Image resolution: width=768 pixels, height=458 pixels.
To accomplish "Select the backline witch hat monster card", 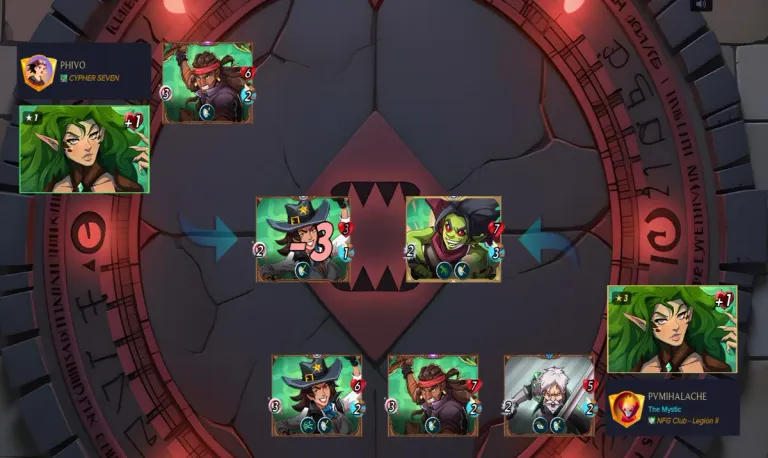I will pyautogui.click(x=318, y=395).
